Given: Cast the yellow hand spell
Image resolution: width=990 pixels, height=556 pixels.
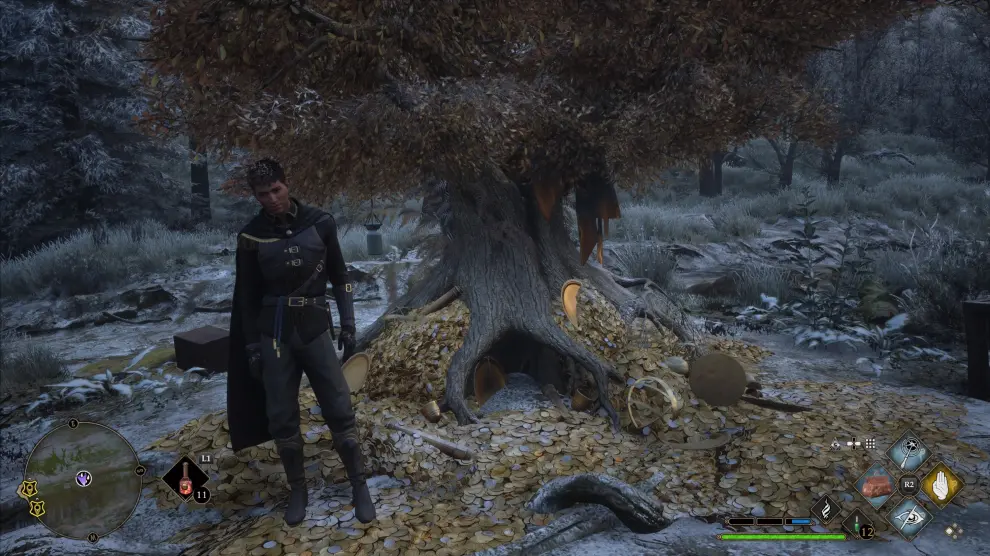Looking at the screenshot, I should (x=940, y=485).
